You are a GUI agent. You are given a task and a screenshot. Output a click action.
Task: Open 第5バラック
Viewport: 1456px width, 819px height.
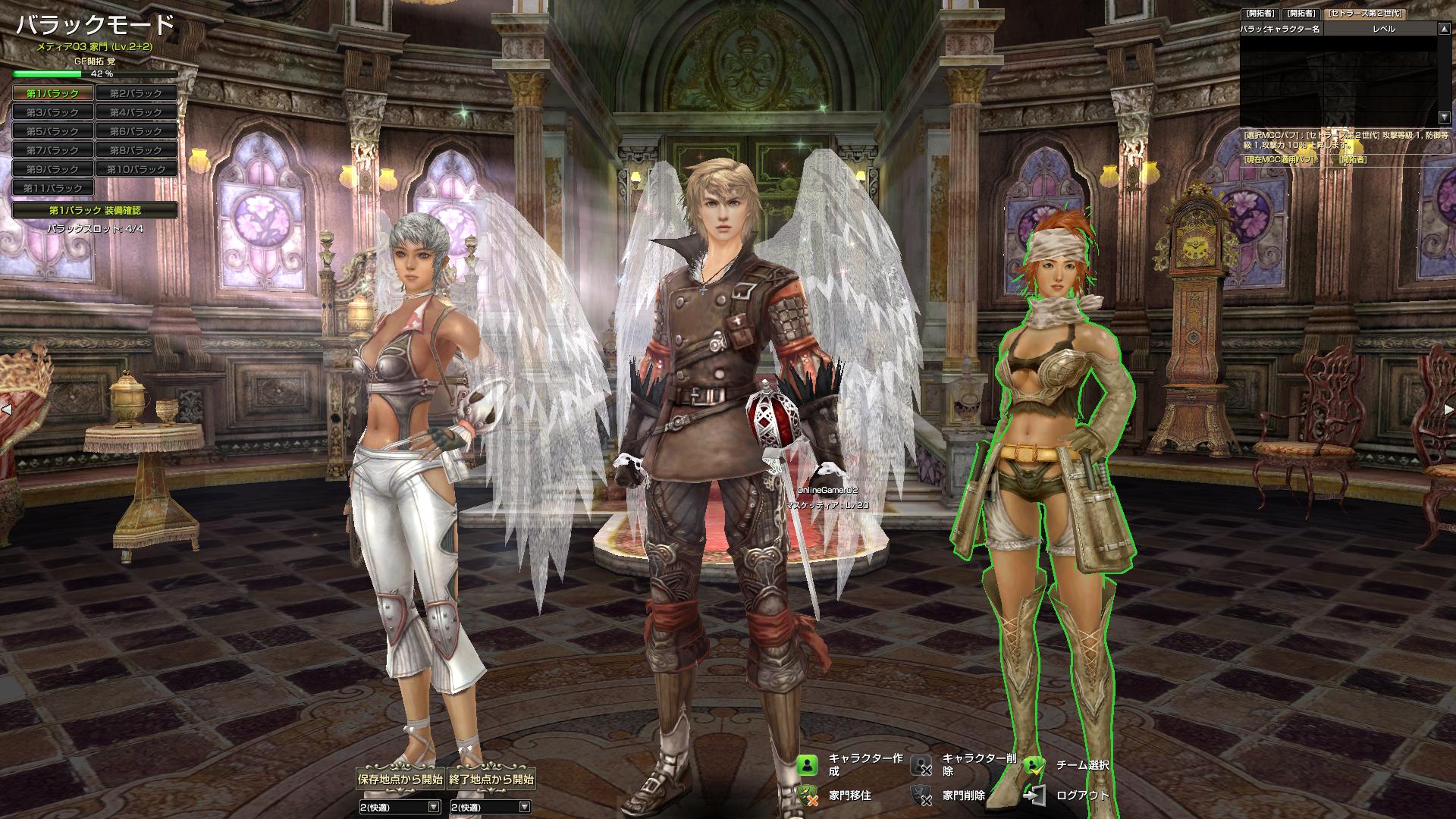point(53,131)
